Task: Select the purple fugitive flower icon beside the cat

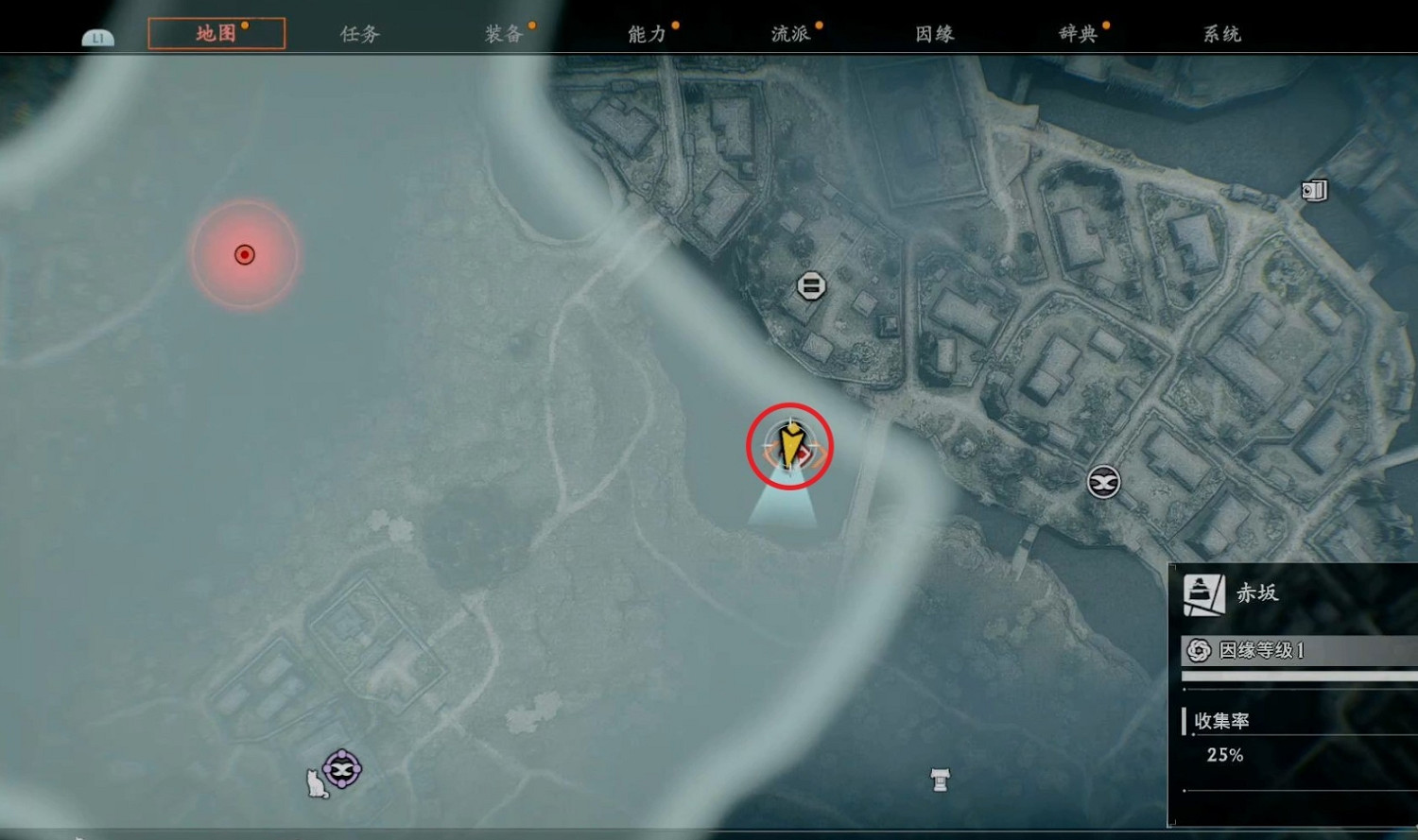Action: coord(340,770)
